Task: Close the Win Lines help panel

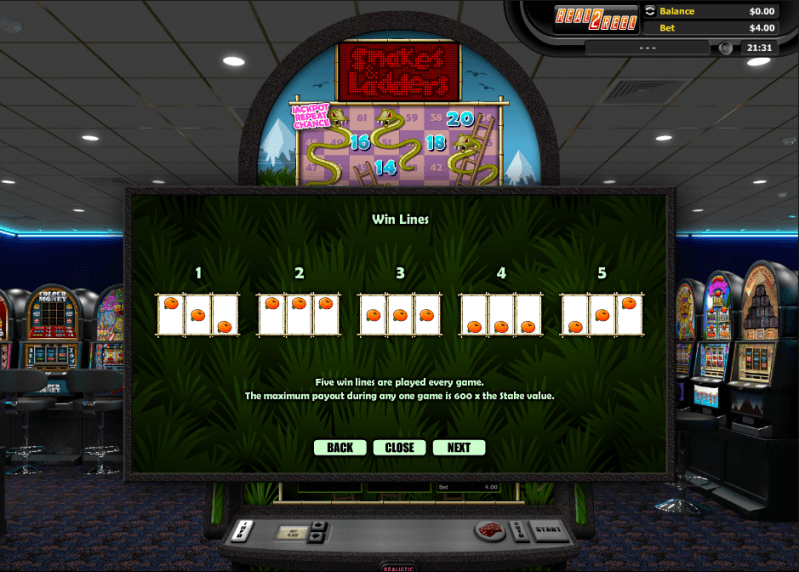Action: pos(399,447)
